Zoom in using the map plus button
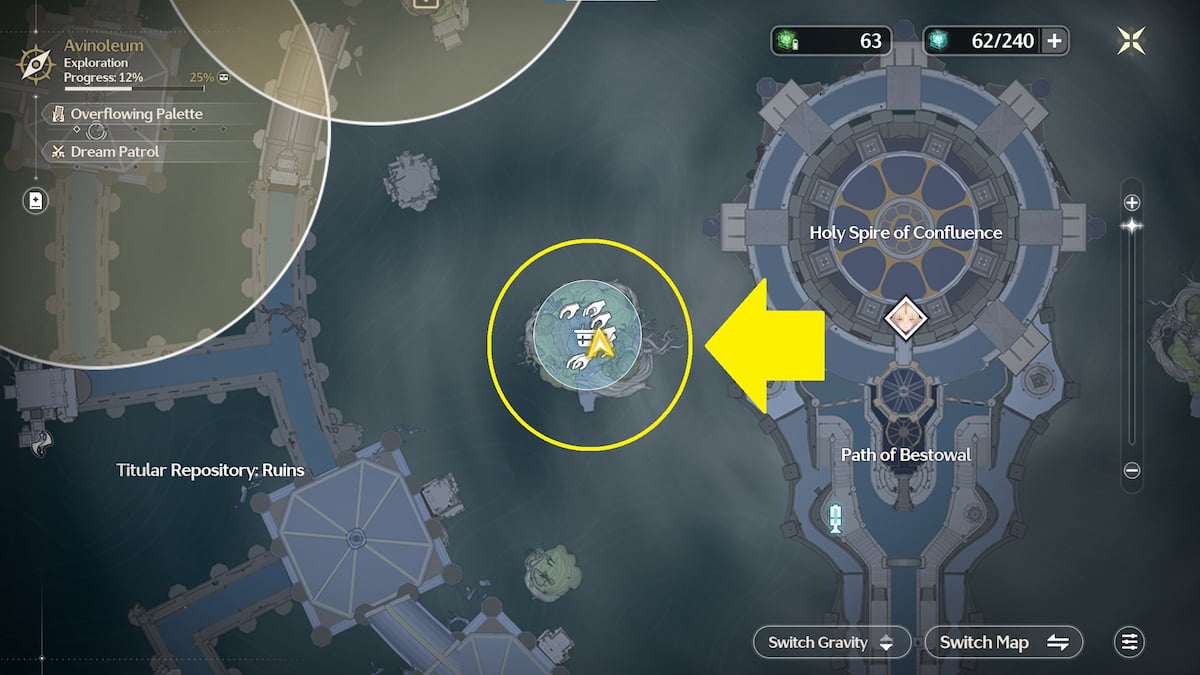The image size is (1200, 675). tap(1132, 202)
